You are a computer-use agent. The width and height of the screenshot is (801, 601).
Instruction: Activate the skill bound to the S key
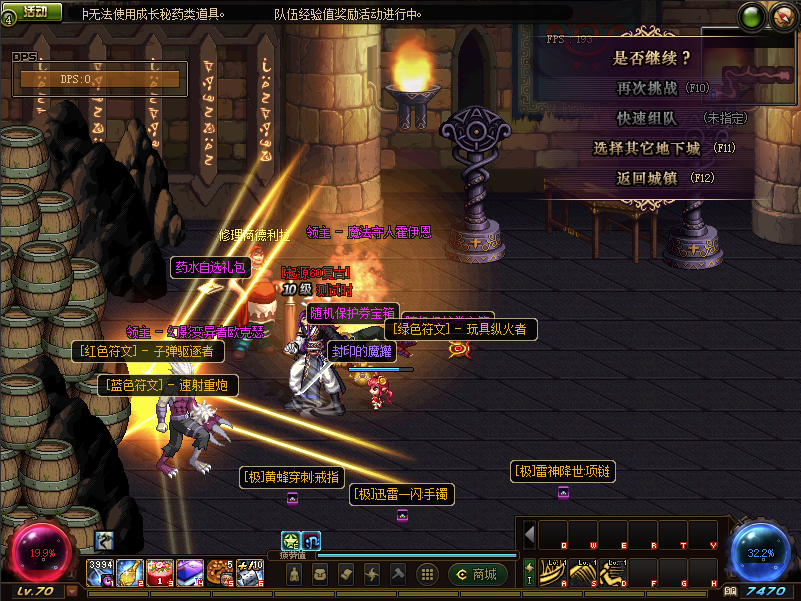(583, 572)
